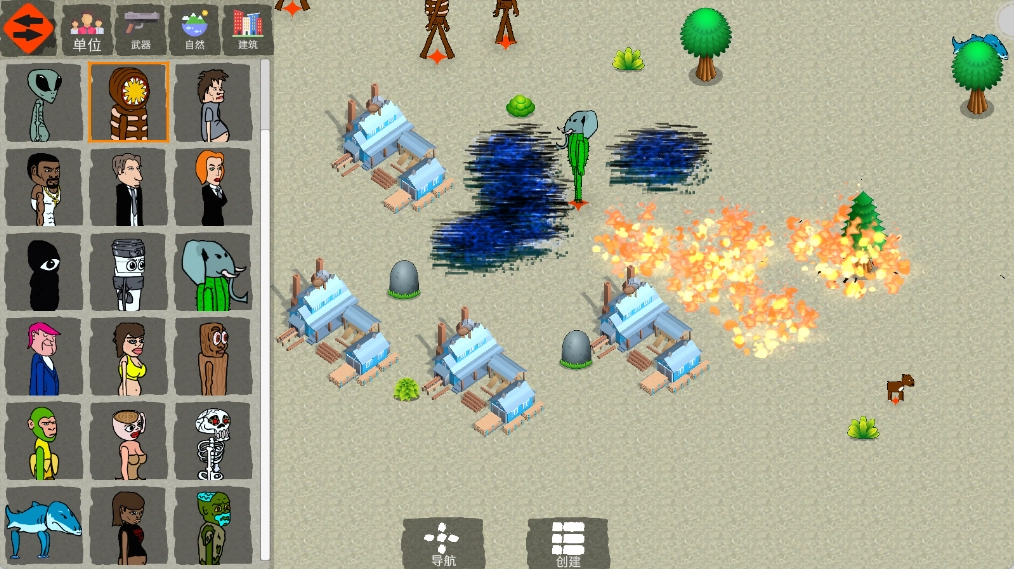Choose the striped sun-faced creature unit
This screenshot has height=569, width=1014.
pyautogui.click(x=128, y=103)
